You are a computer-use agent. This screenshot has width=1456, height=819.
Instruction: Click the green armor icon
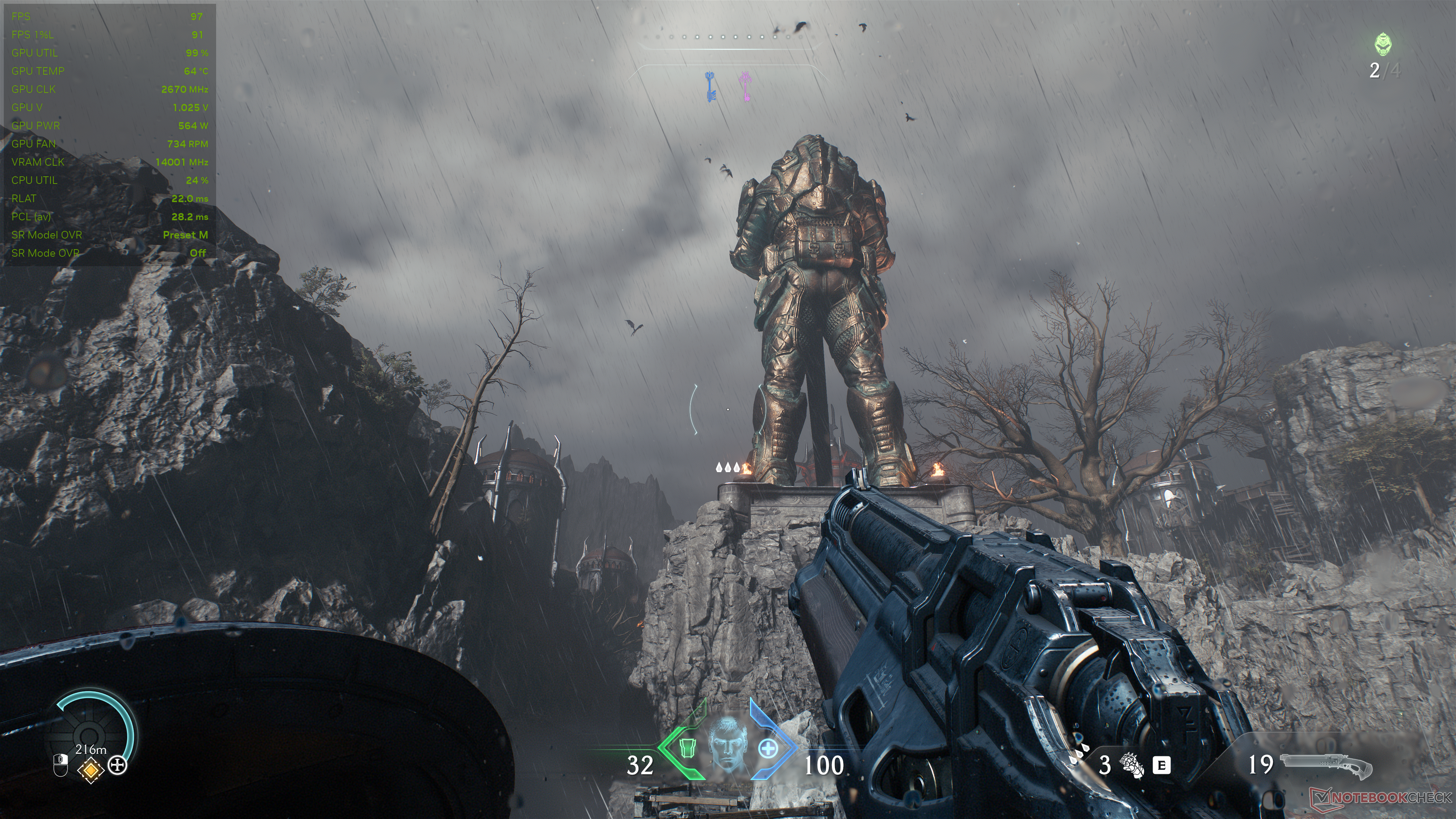tap(687, 748)
